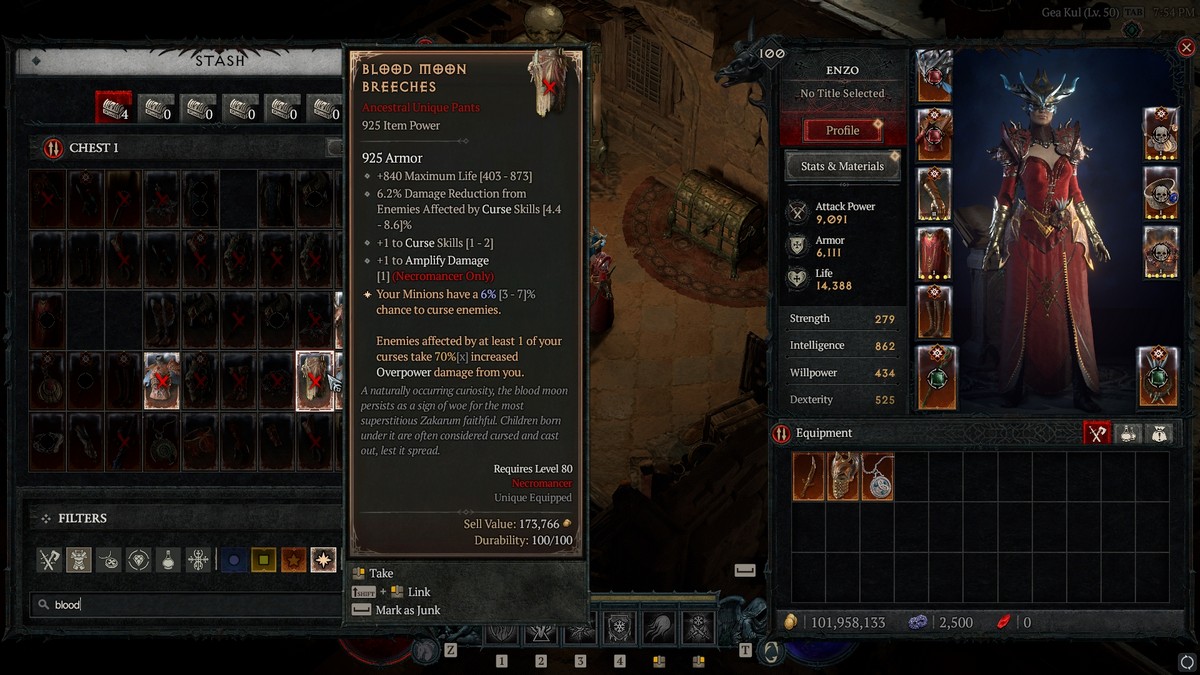Toggle the potion flask filter
This screenshot has height=675, width=1200.
pos(168,560)
